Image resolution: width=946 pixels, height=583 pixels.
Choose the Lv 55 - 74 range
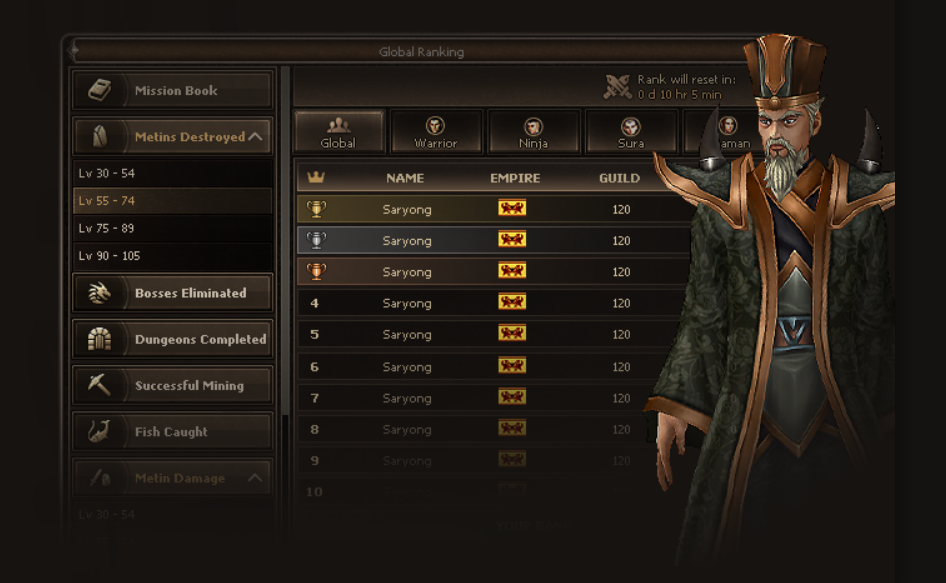(x=172, y=201)
